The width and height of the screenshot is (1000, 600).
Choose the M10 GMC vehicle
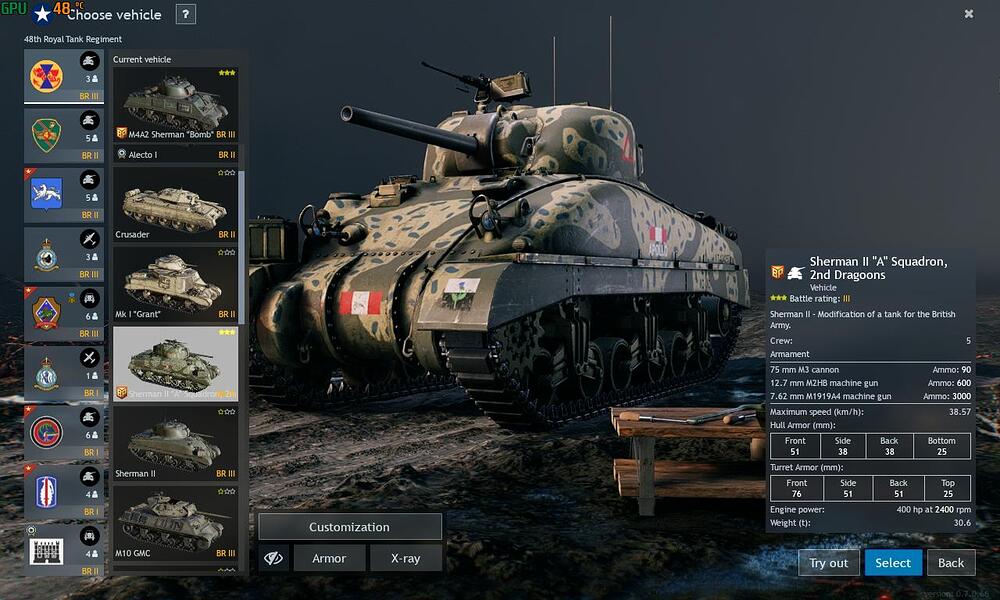175,523
